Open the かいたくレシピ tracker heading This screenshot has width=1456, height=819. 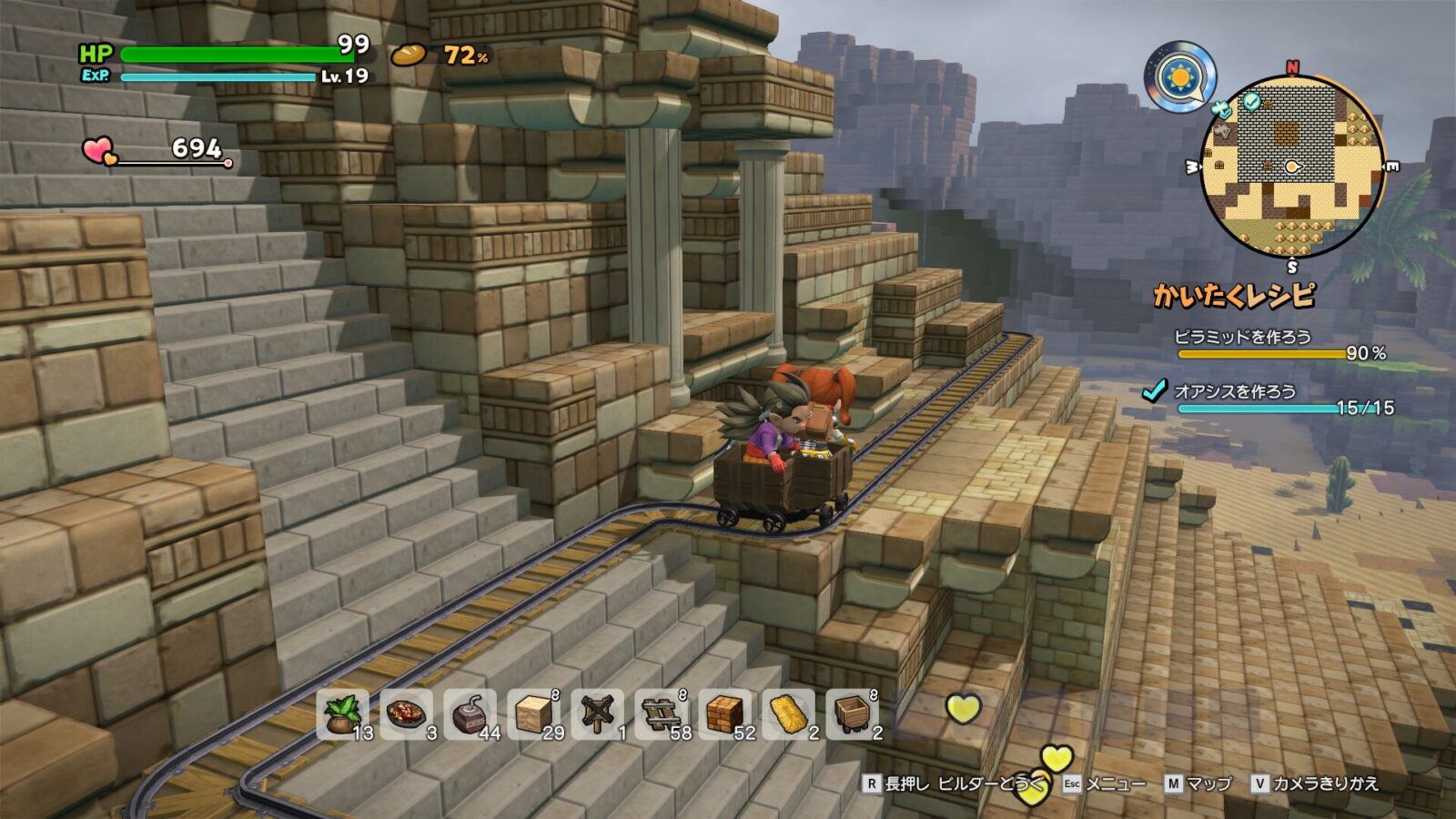[x=1235, y=296]
